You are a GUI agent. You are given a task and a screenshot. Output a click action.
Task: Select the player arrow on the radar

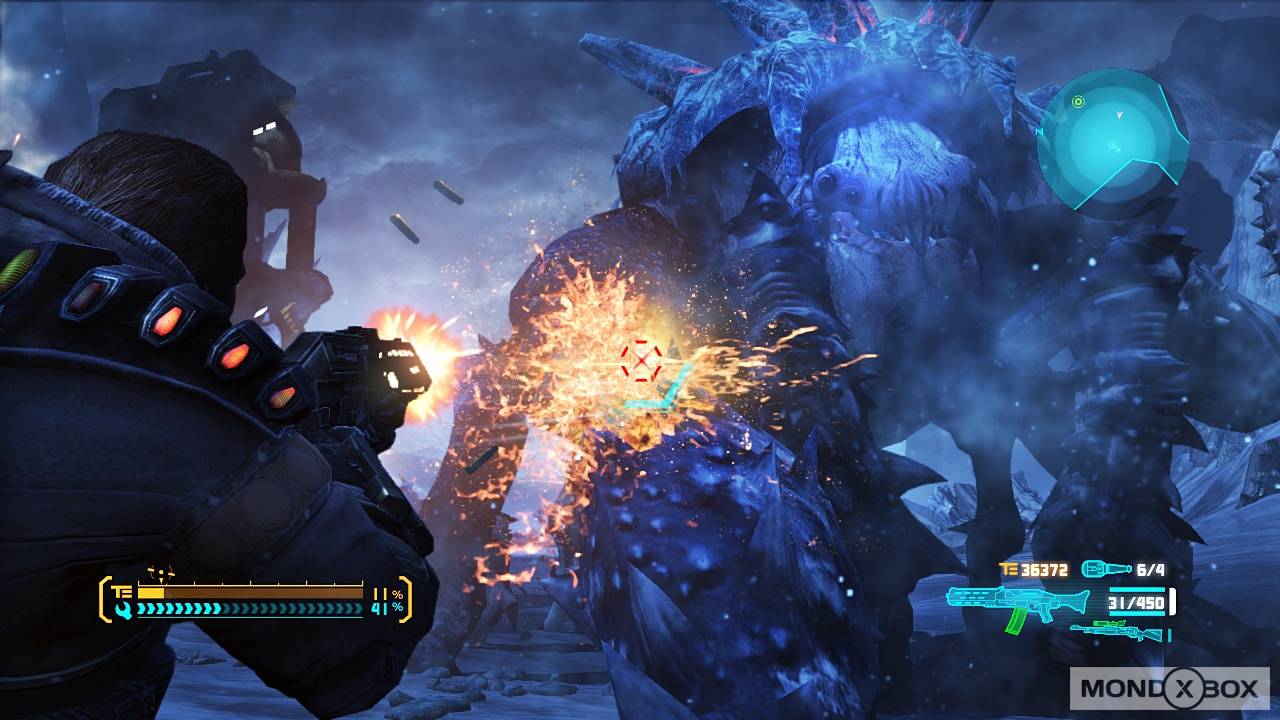[1119, 114]
